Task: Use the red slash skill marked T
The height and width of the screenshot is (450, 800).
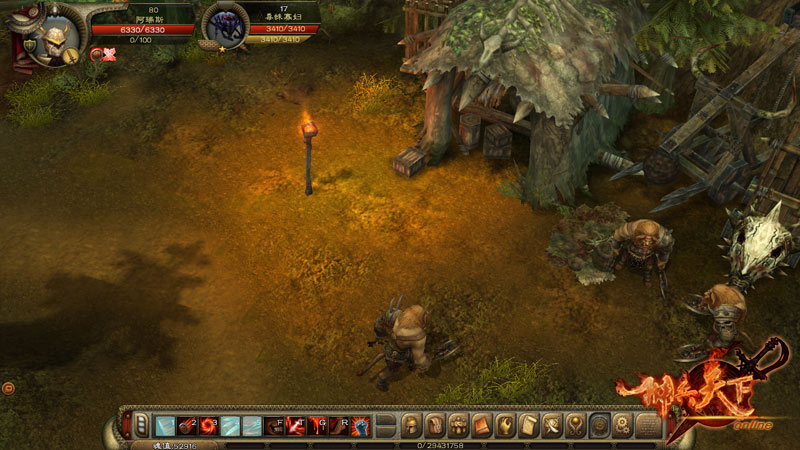Action: click(x=296, y=426)
